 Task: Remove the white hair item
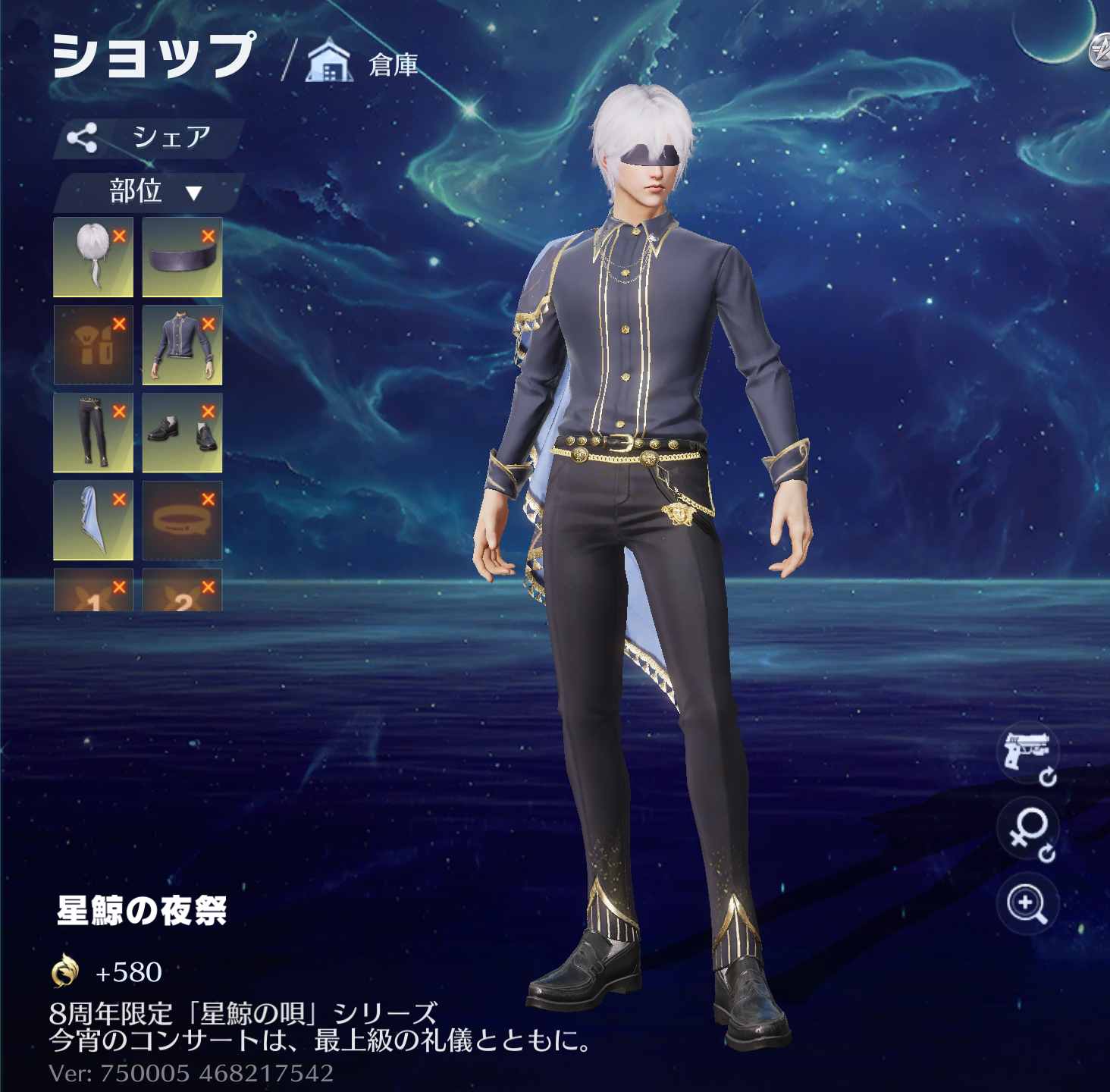(119, 237)
